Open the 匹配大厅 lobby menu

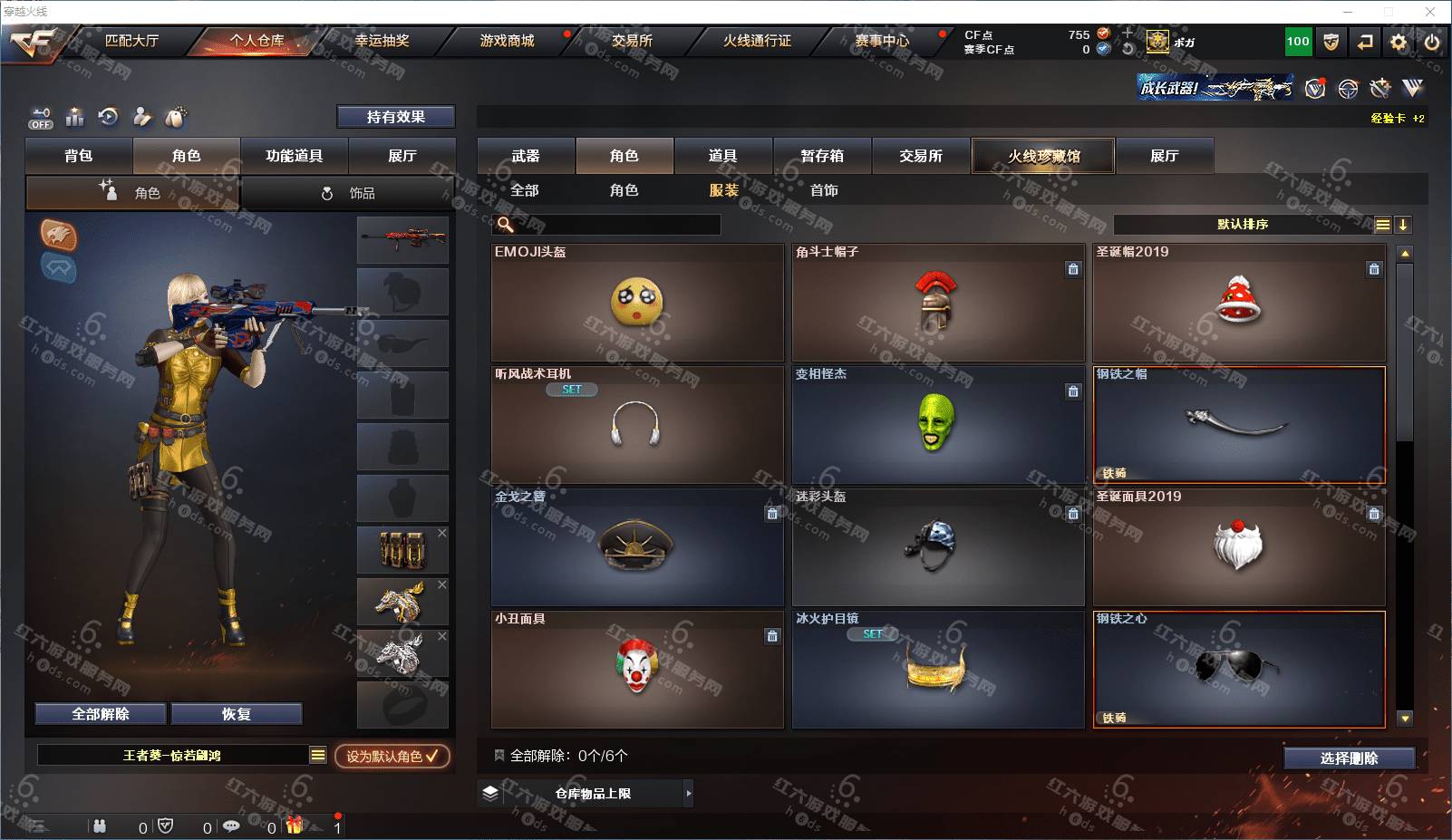(x=131, y=41)
